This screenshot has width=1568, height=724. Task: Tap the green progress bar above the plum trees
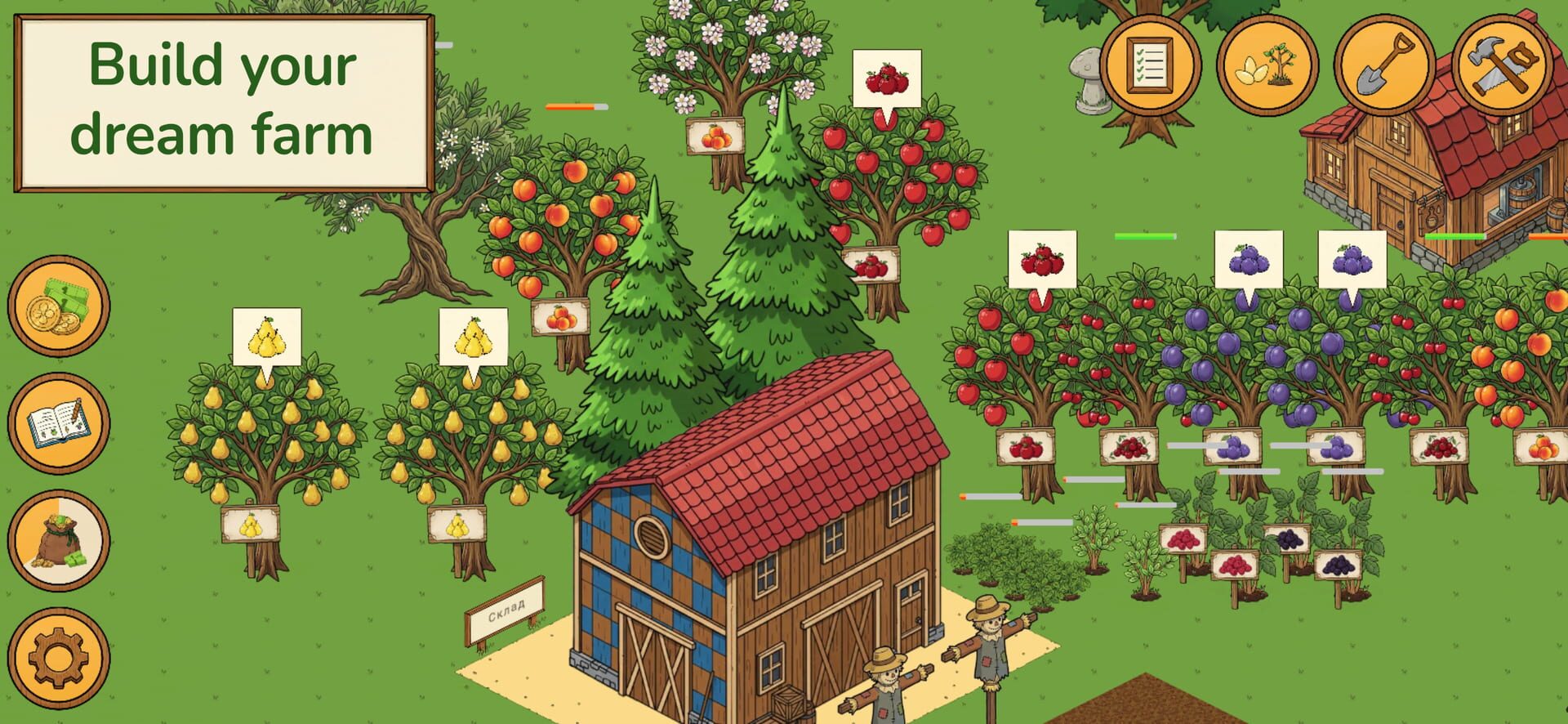pyautogui.click(x=1143, y=237)
